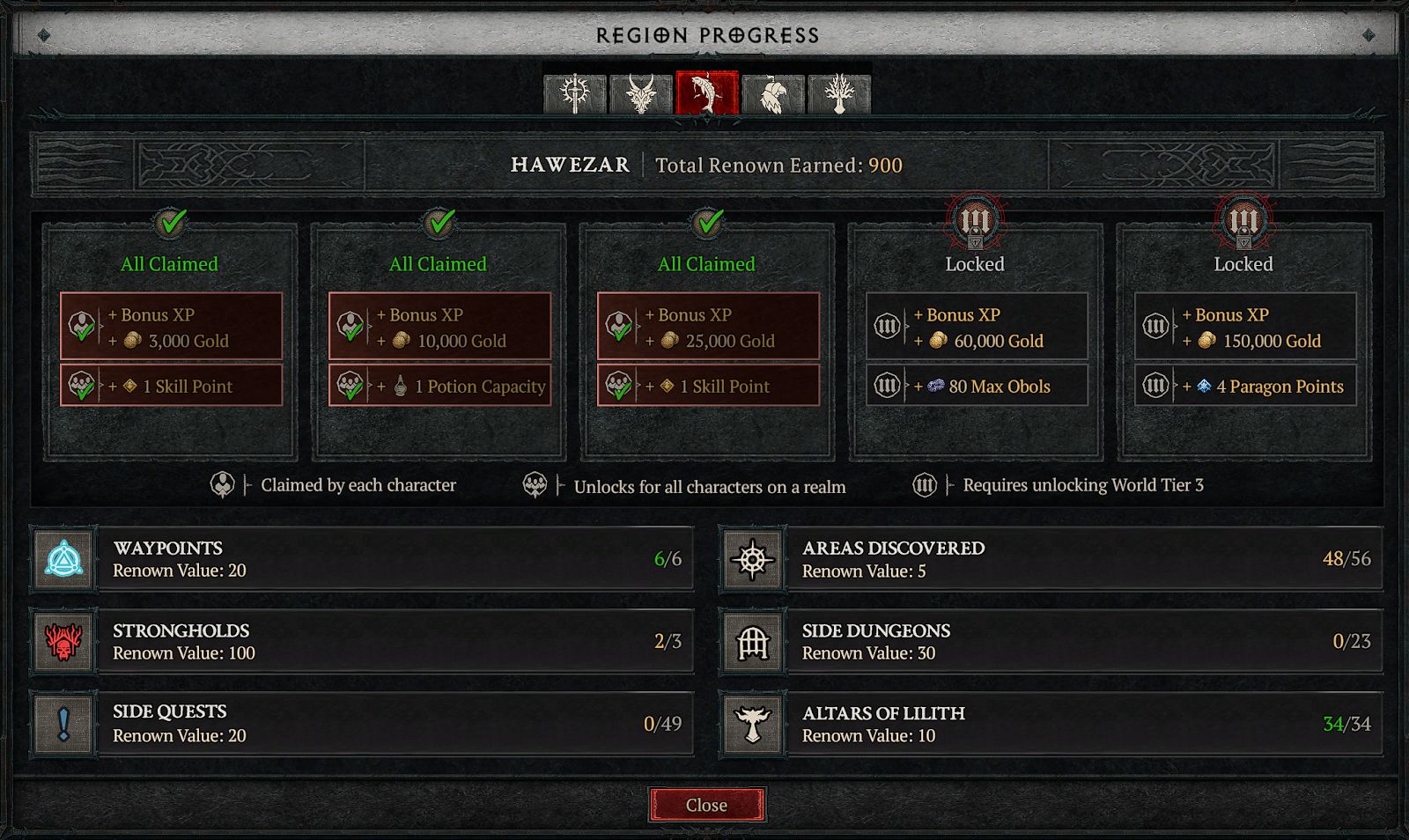Switch to the sword-and-sun region tab

575,93
